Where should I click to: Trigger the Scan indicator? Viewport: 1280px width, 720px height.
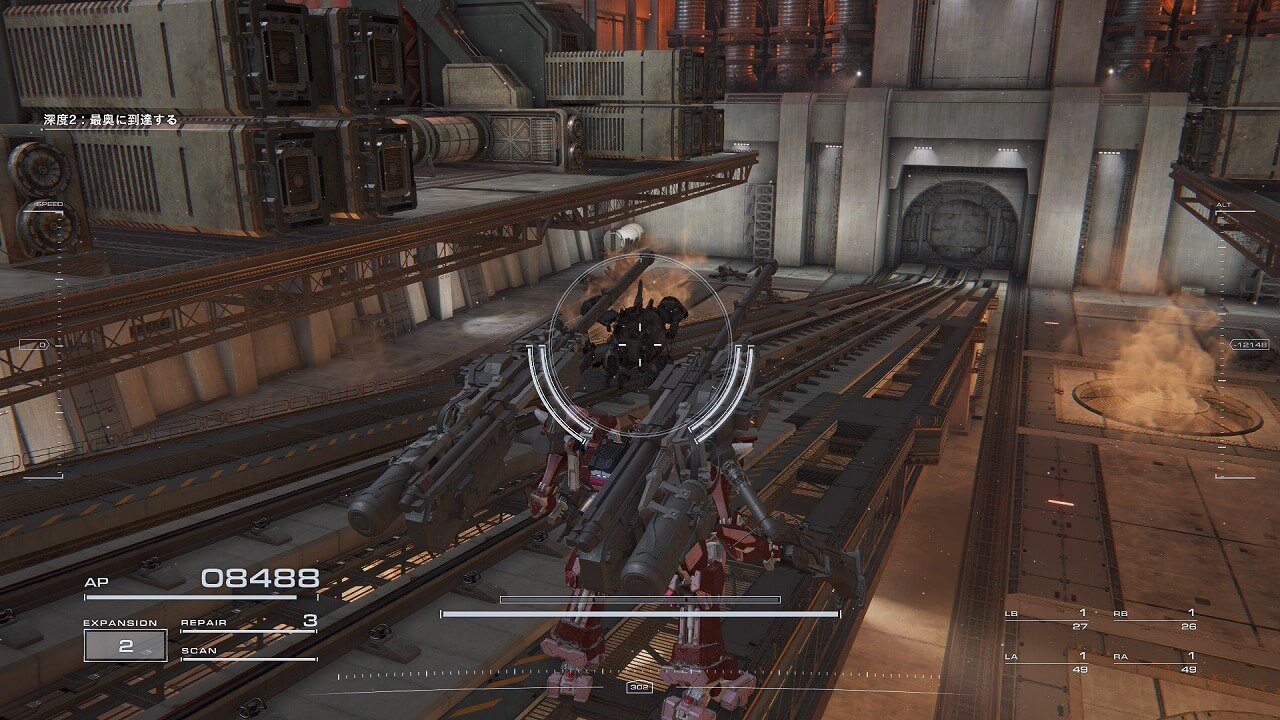tap(248, 652)
